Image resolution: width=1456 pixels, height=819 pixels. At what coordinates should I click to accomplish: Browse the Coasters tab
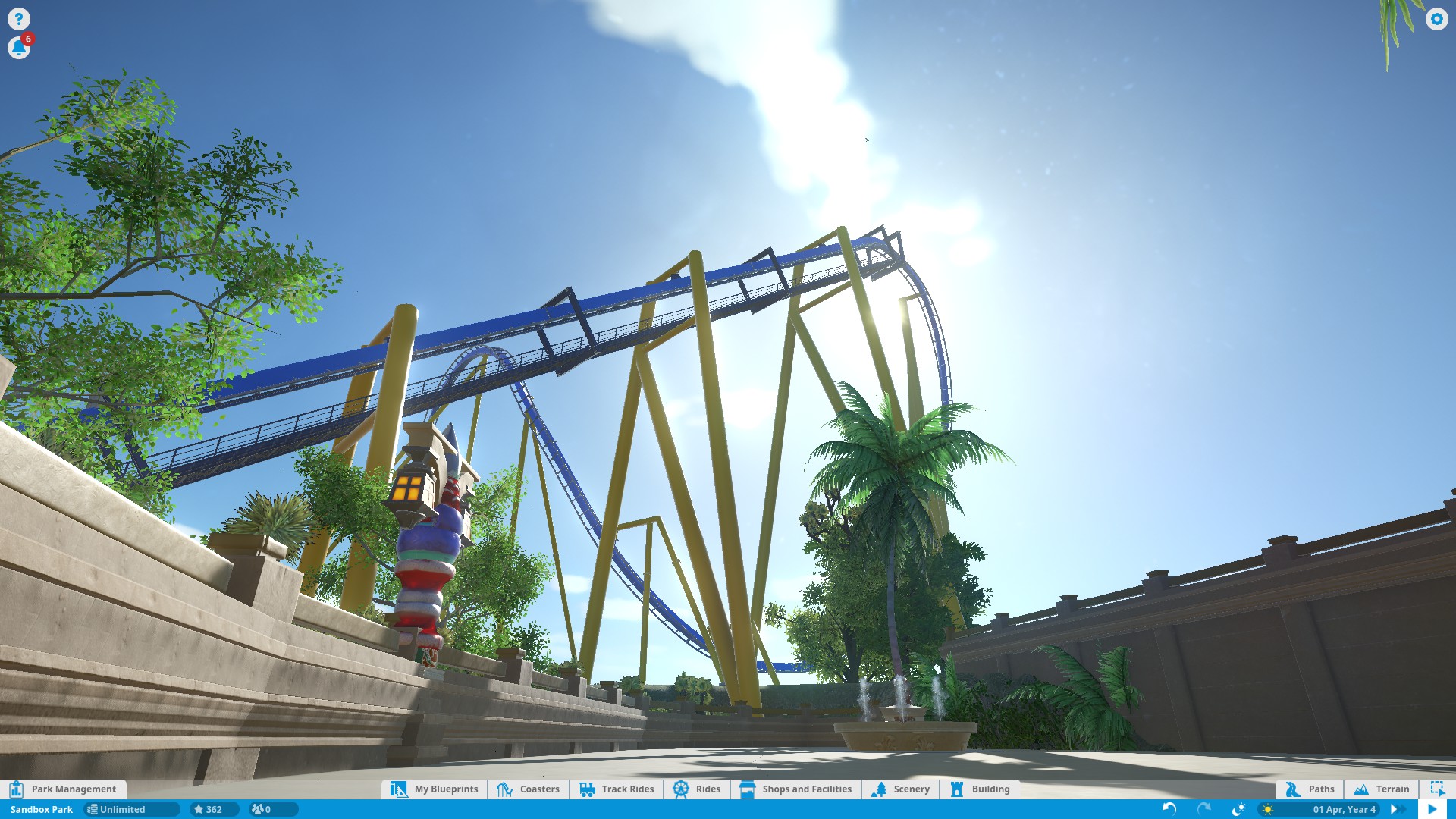(529, 789)
